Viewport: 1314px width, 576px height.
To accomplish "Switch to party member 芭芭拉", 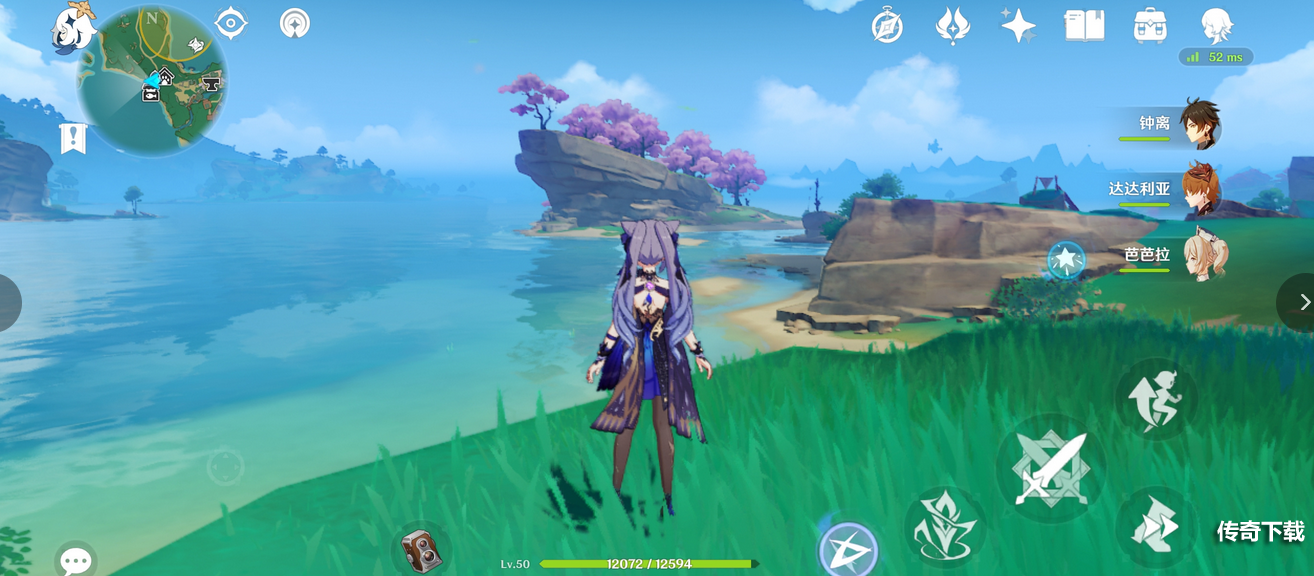I will pos(1198,255).
